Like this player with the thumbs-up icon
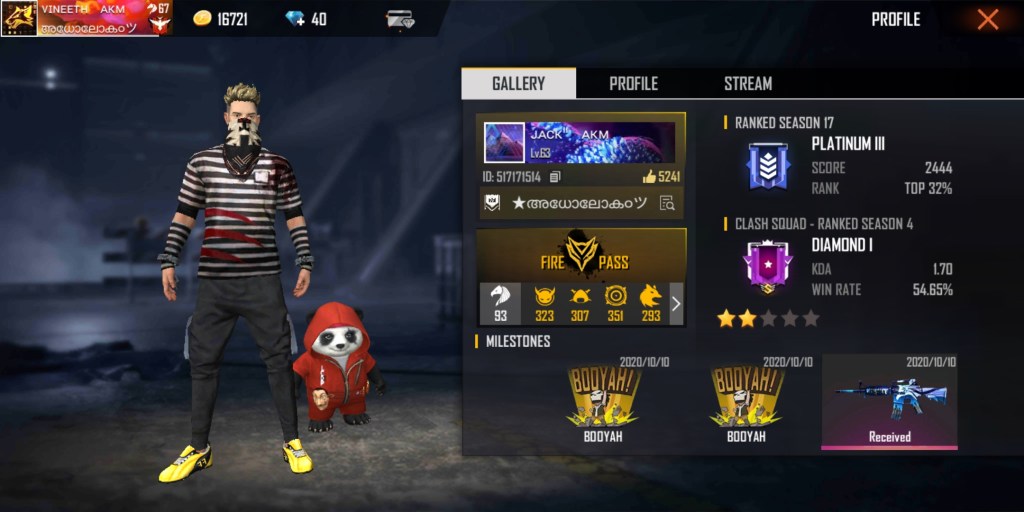 coord(650,177)
